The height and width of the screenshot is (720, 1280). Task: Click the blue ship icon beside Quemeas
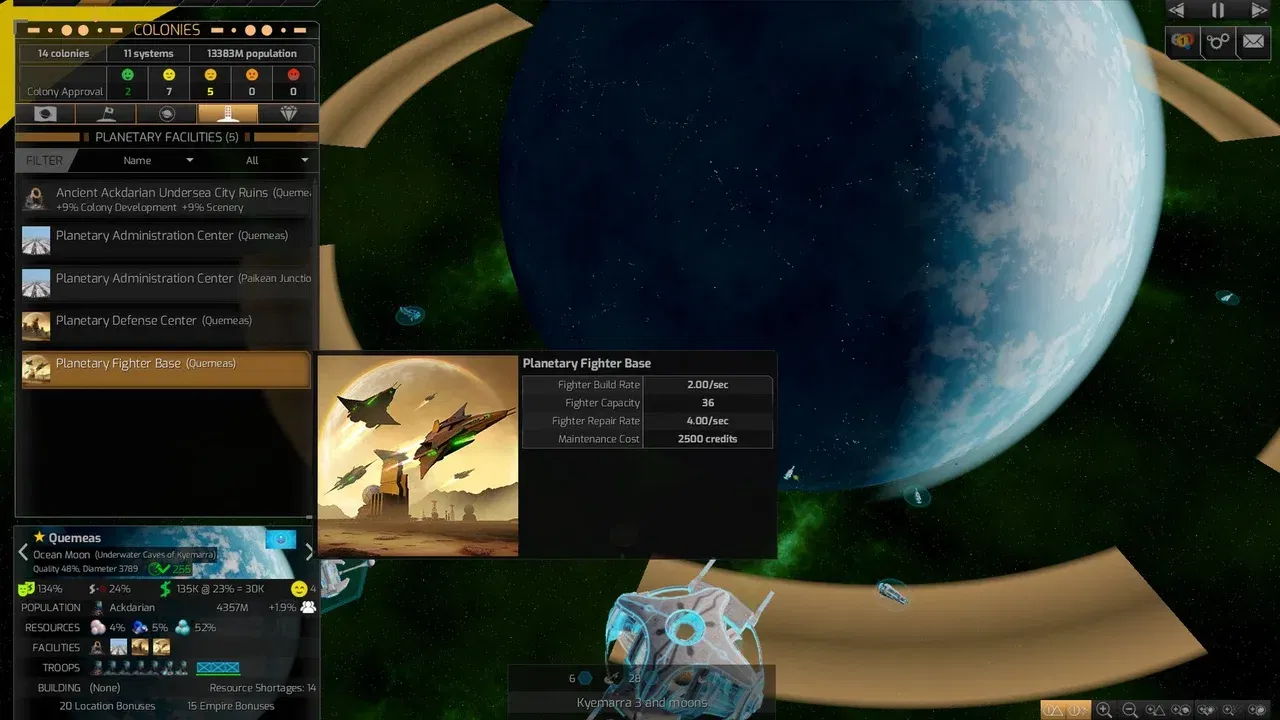281,539
